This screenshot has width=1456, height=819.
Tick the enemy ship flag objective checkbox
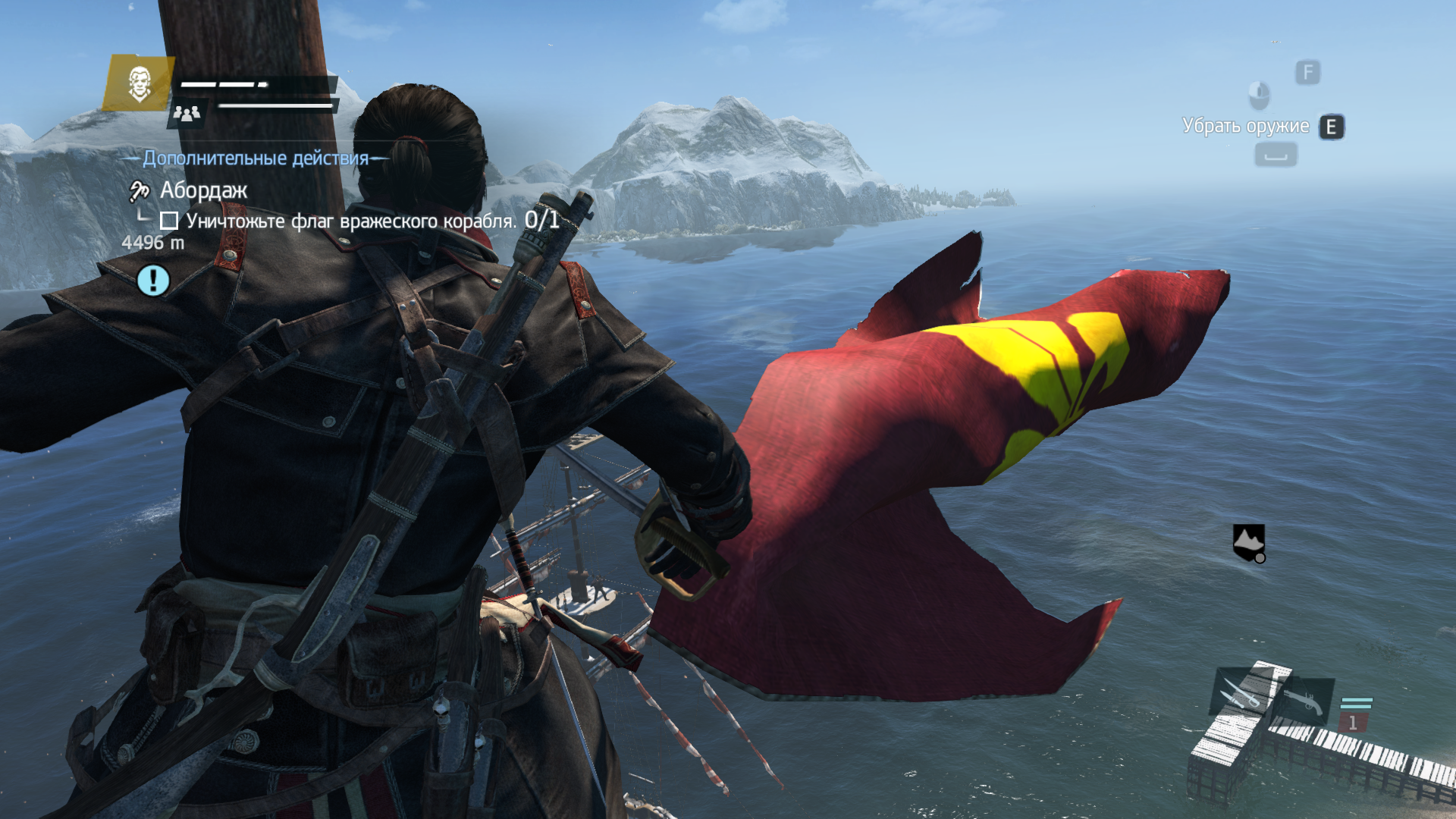169,221
